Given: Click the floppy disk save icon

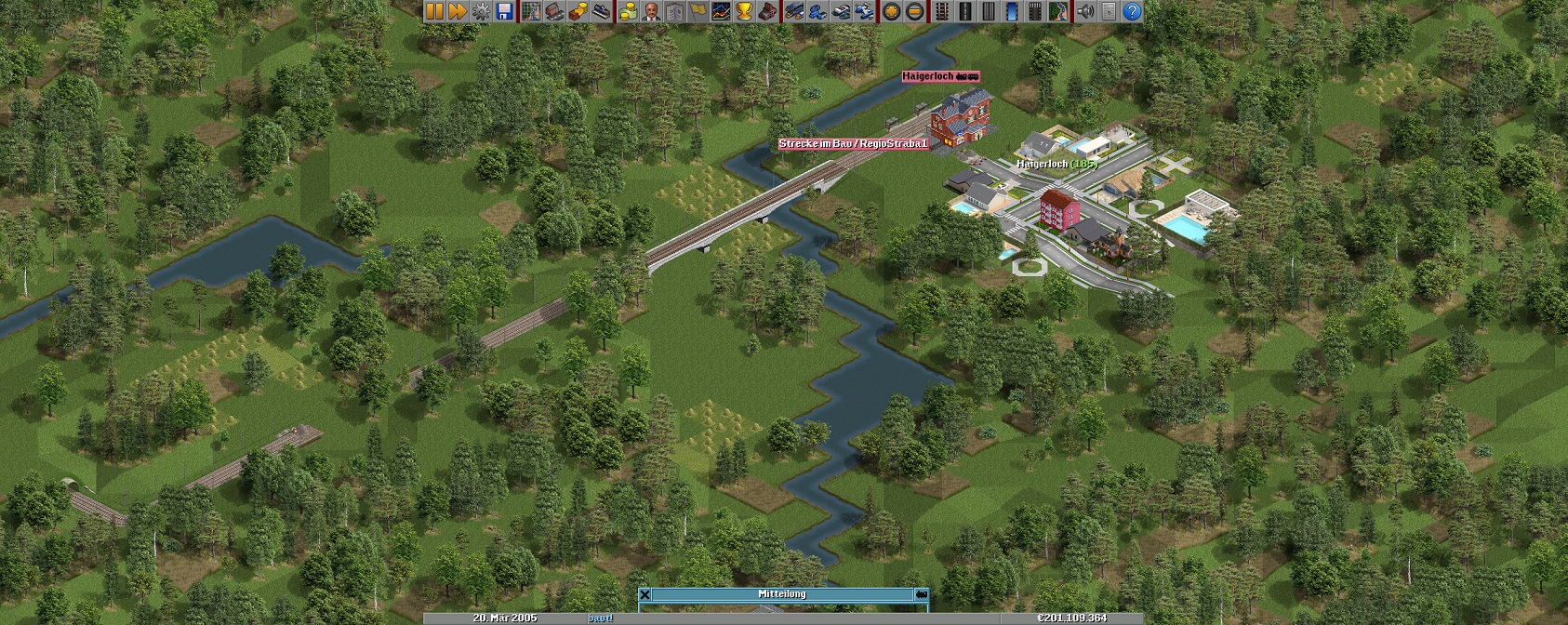Looking at the screenshot, I should coord(504,11).
